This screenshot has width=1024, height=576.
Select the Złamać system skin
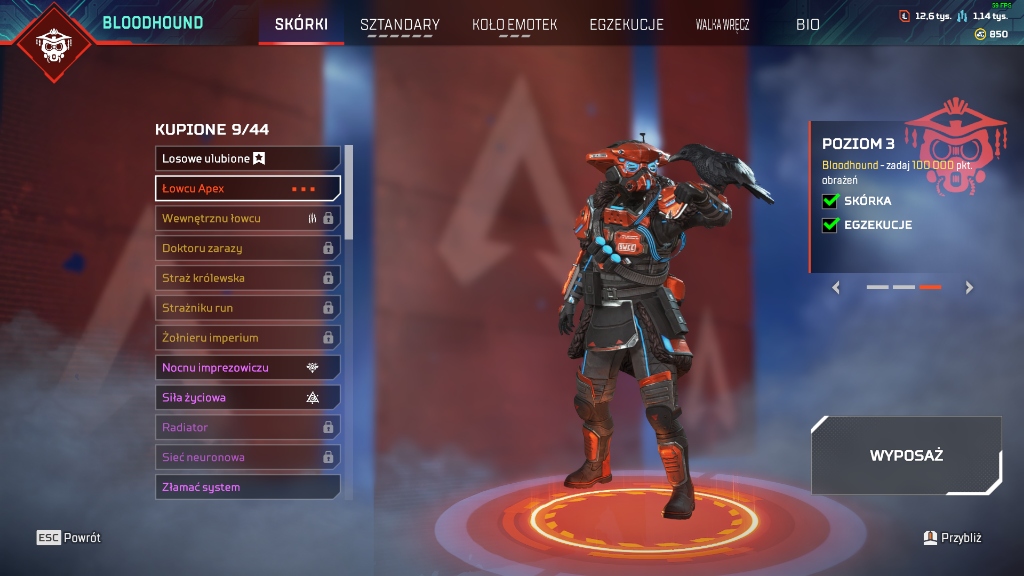(x=248, y=487)
